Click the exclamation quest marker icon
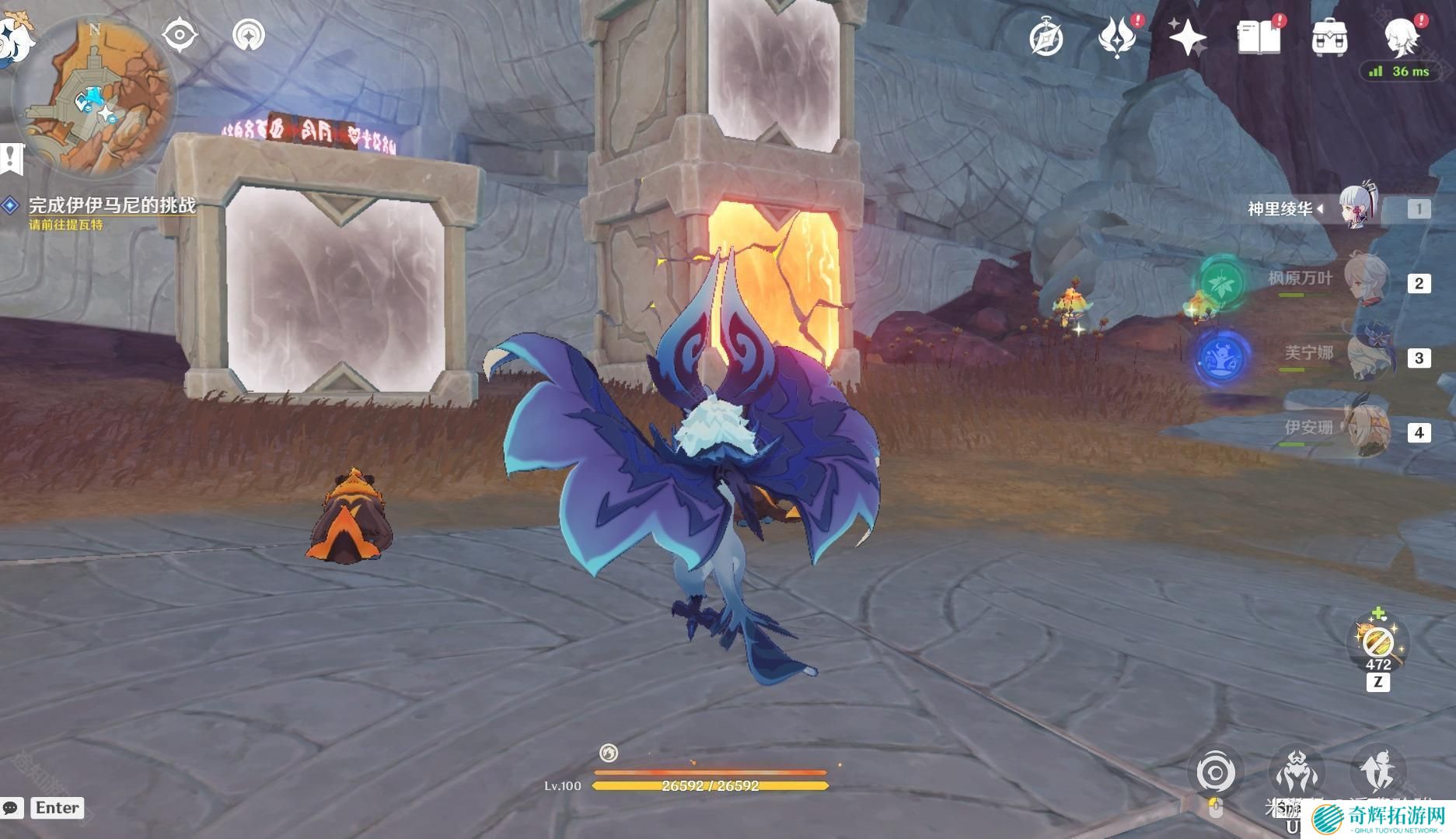This screenshot has height=839, width=1456. tap(12, 159)
